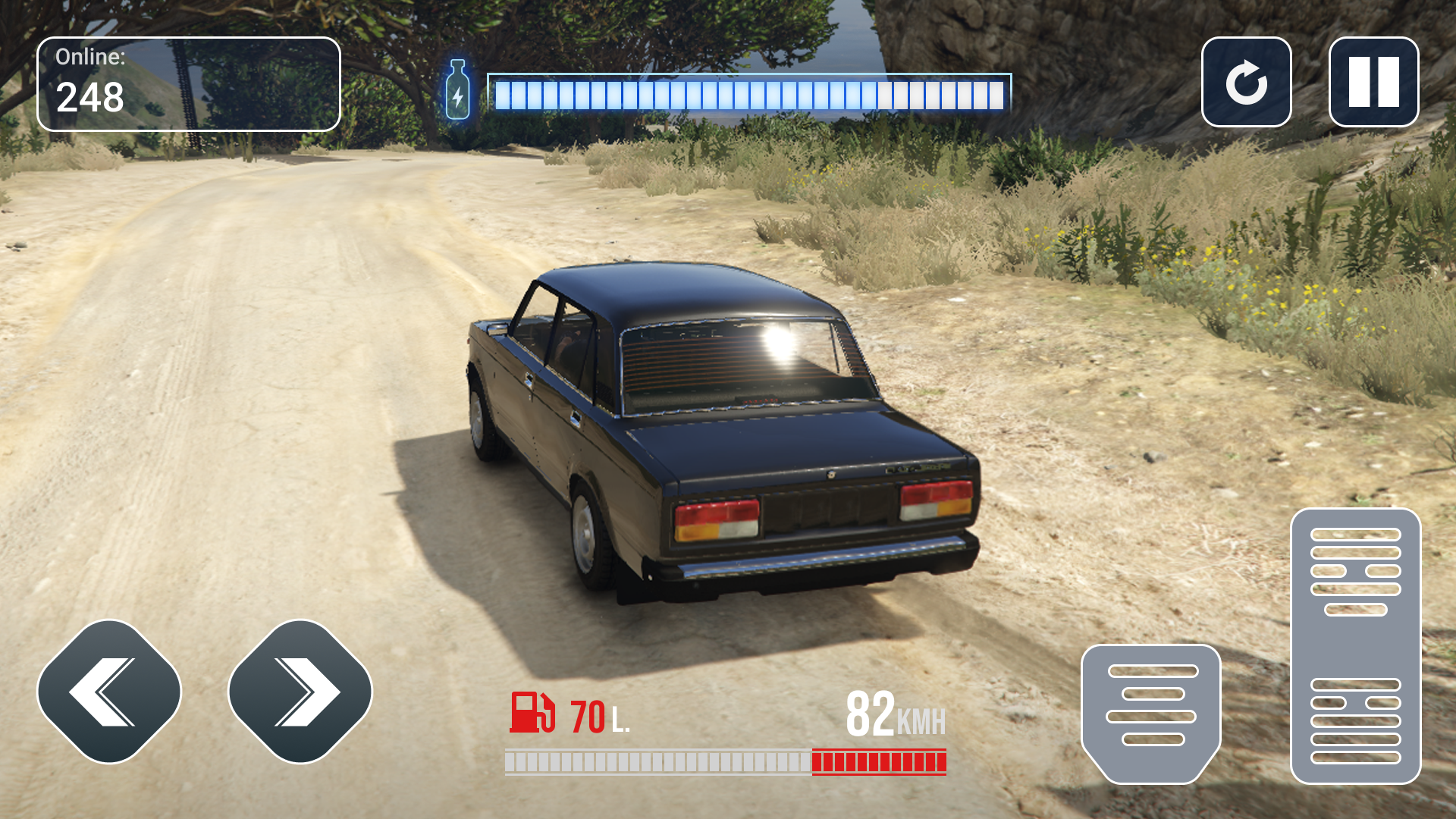The image size is (1456, 819).
Task: Steer left with the left arrow button
Action: (x=109, y=692)
